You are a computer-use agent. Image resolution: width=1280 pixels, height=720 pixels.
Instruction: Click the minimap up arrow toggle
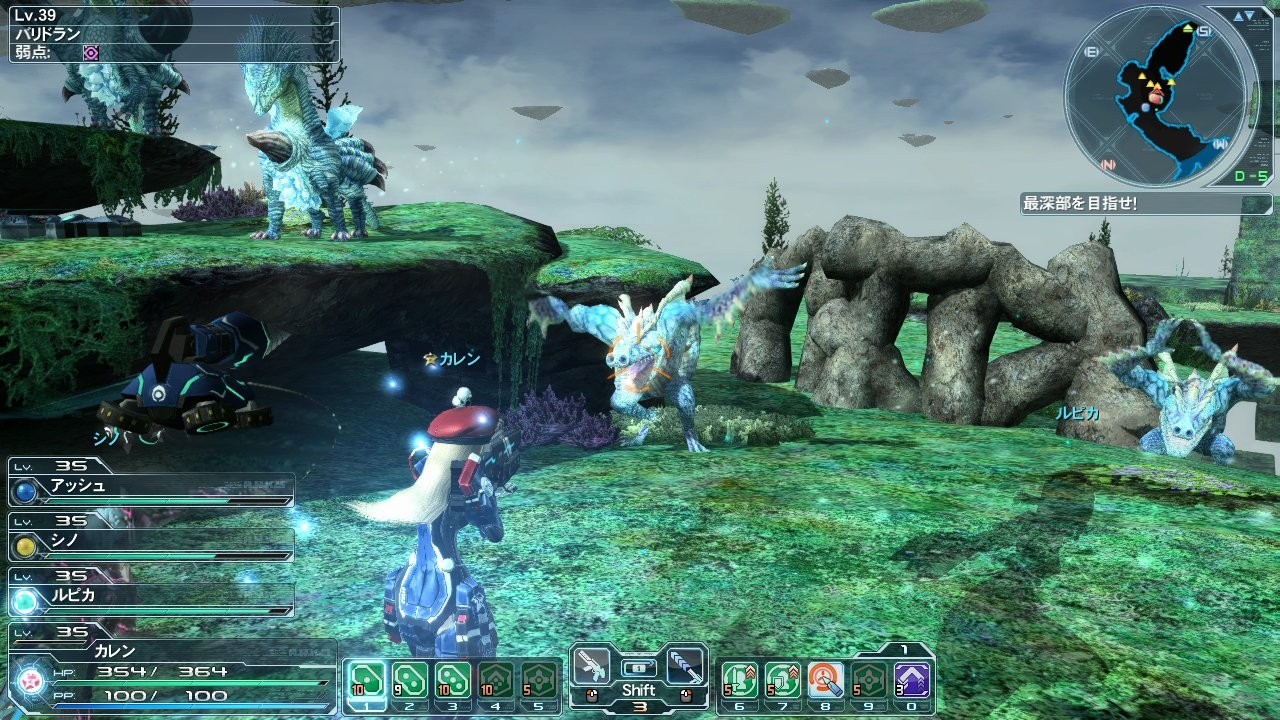click(x=1239, y=16)
